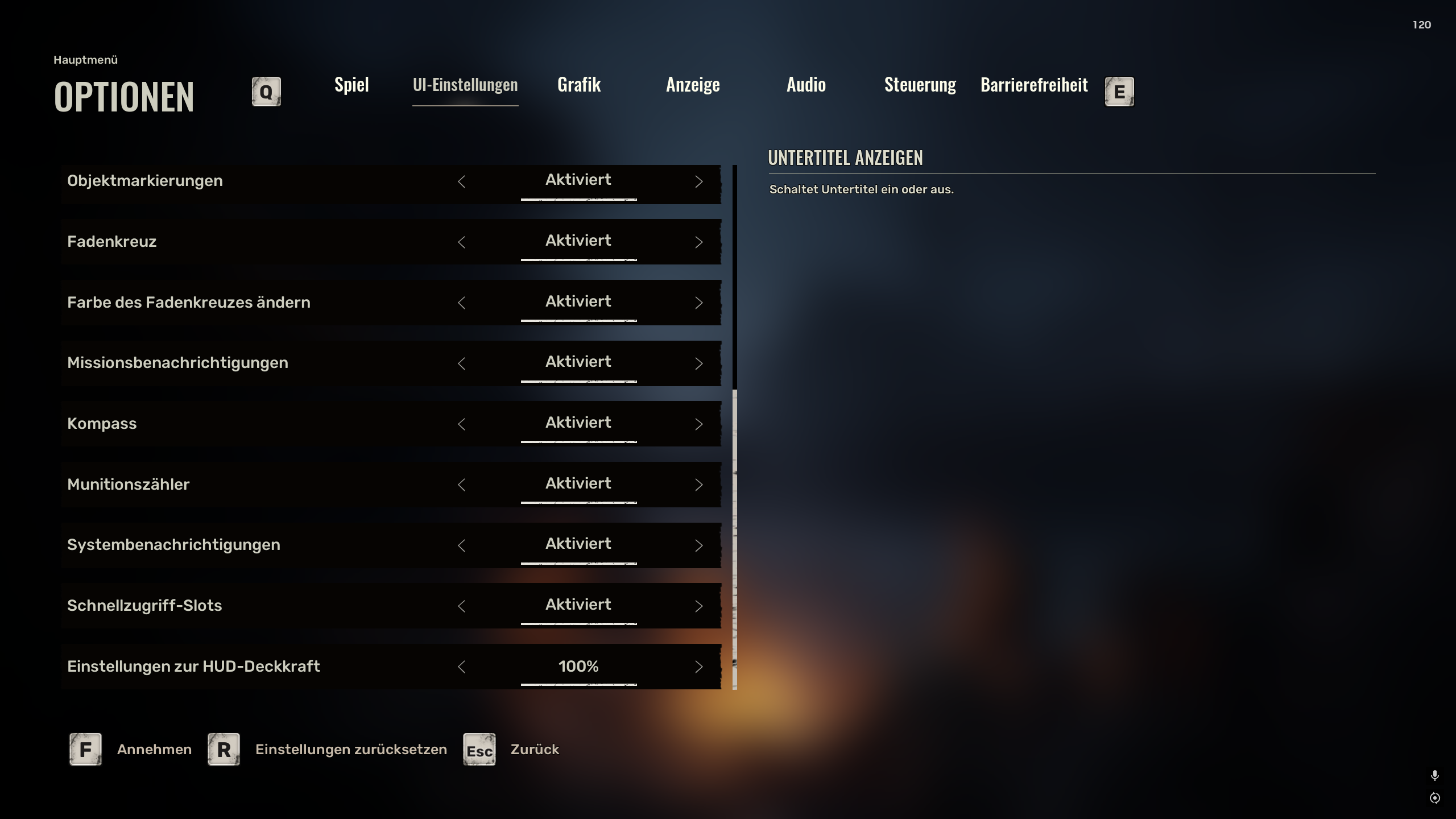Image resolution: width=1456 pixels, height=819 pixels.
Task: Switch to Barrierefreiheit settings
Action: 1034,85
